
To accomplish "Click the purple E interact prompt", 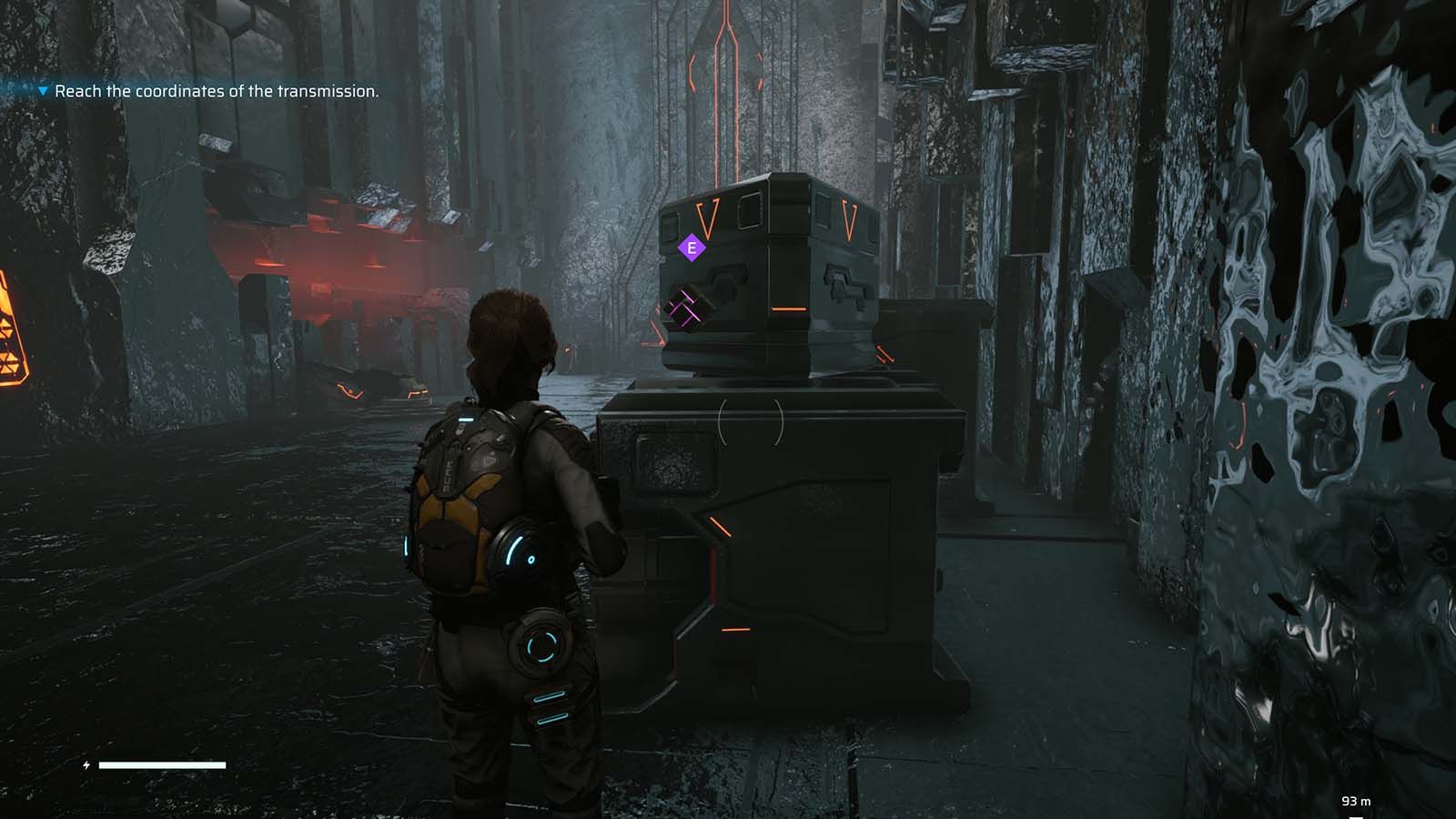I will coord(692,246).
